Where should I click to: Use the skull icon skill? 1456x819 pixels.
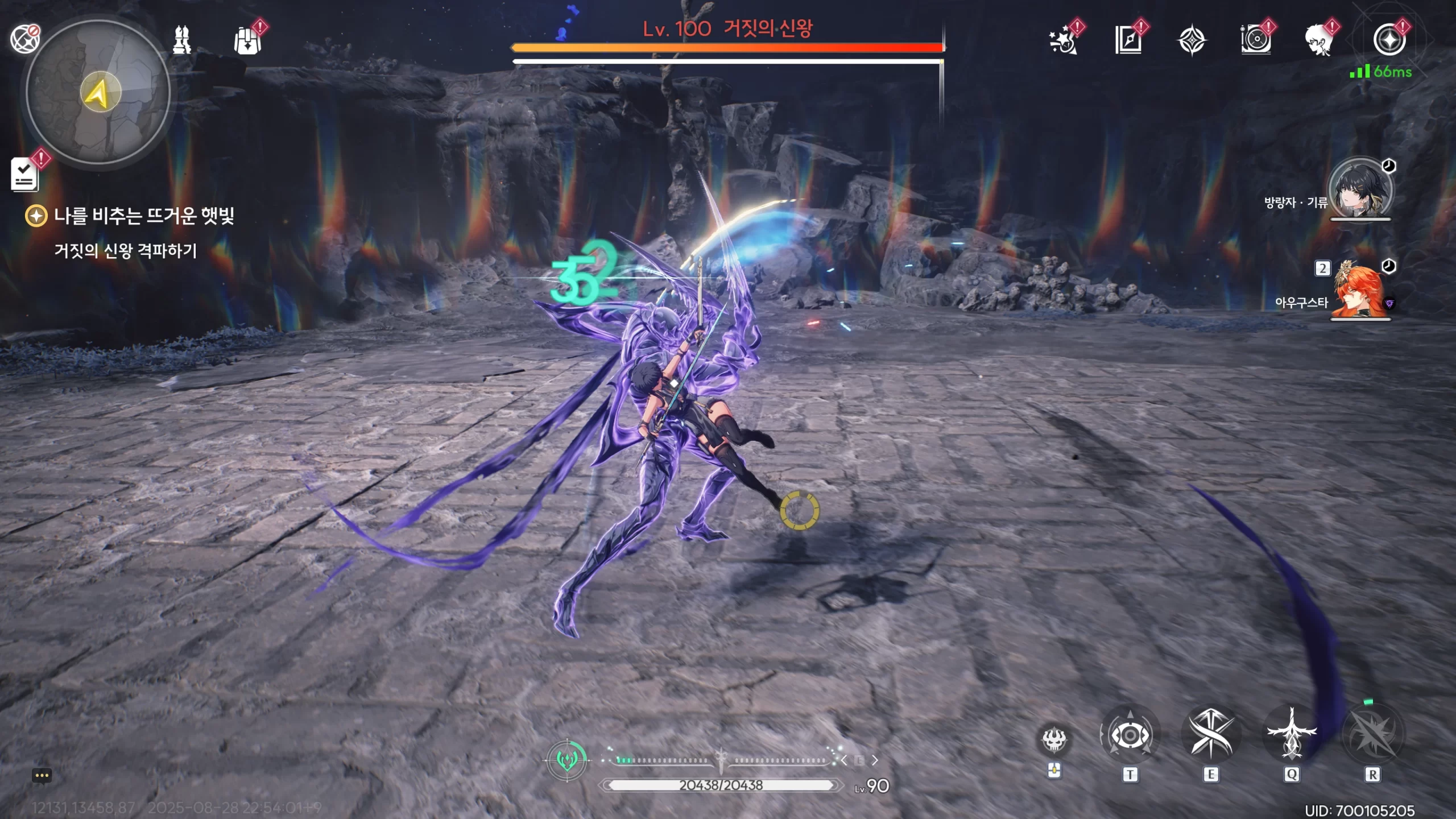pyautogui.click(x=1054, y=740)
